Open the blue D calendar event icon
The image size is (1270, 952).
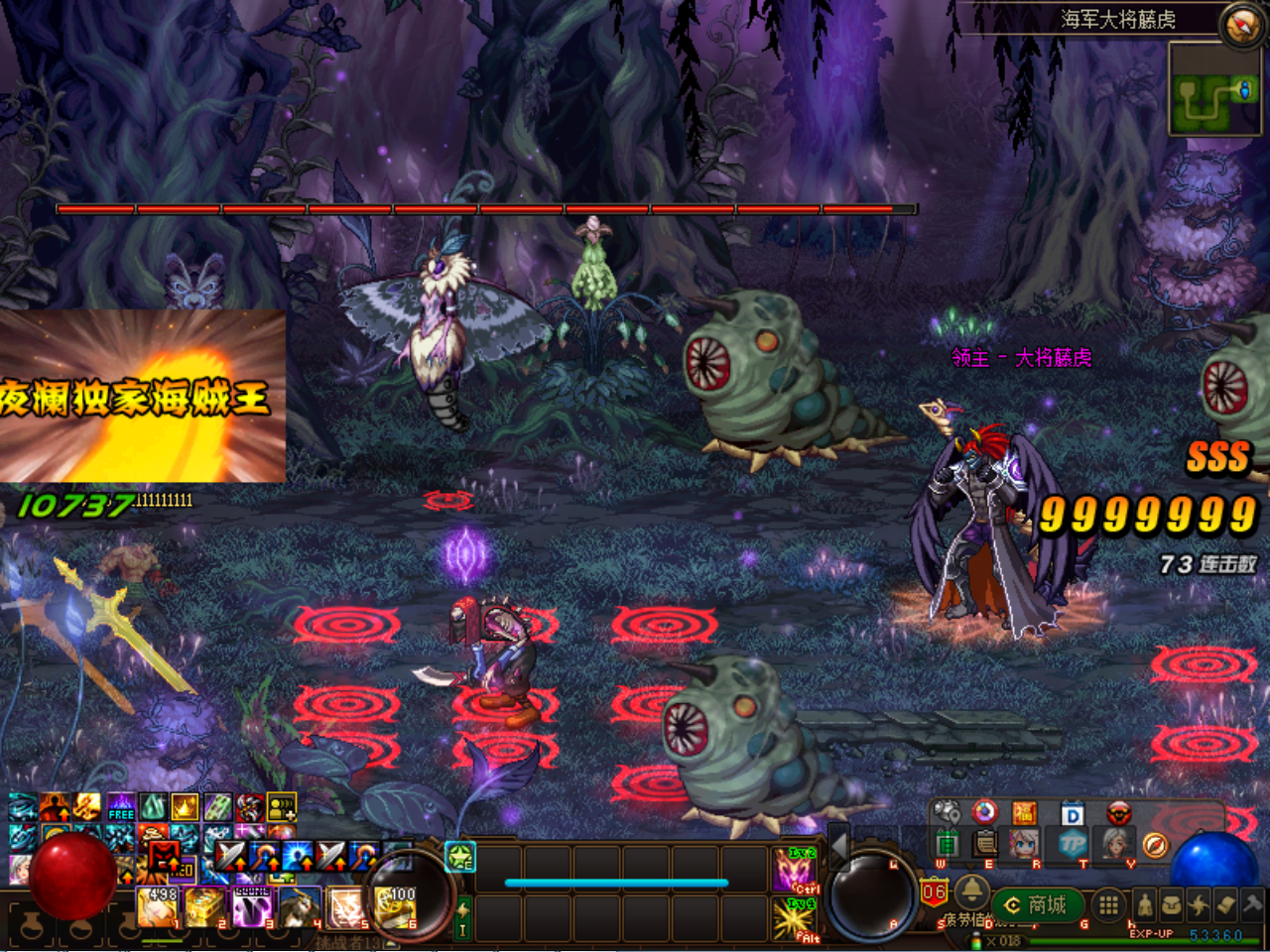coord(1072,812)
